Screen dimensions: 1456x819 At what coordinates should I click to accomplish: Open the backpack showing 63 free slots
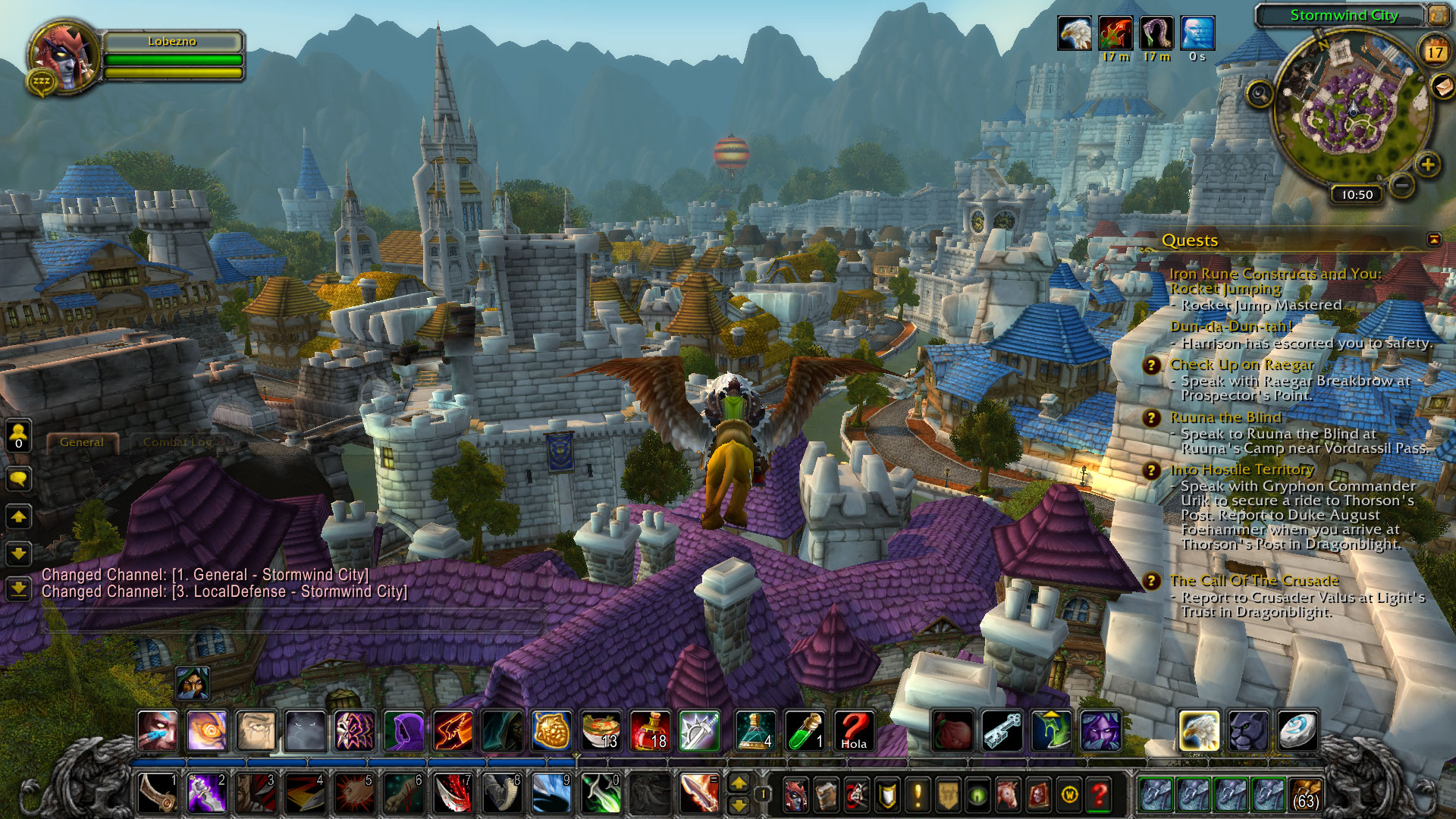click(1304, 795)
